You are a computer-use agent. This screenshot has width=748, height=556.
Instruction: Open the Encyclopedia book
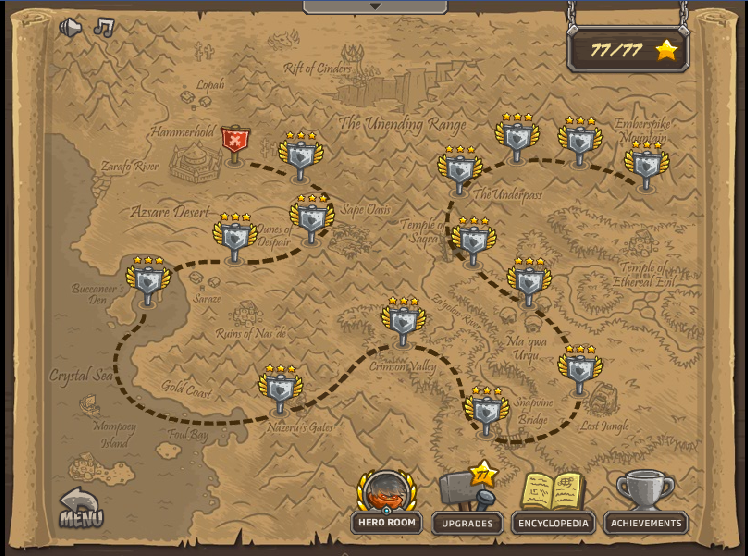click(x=553, y=500)
